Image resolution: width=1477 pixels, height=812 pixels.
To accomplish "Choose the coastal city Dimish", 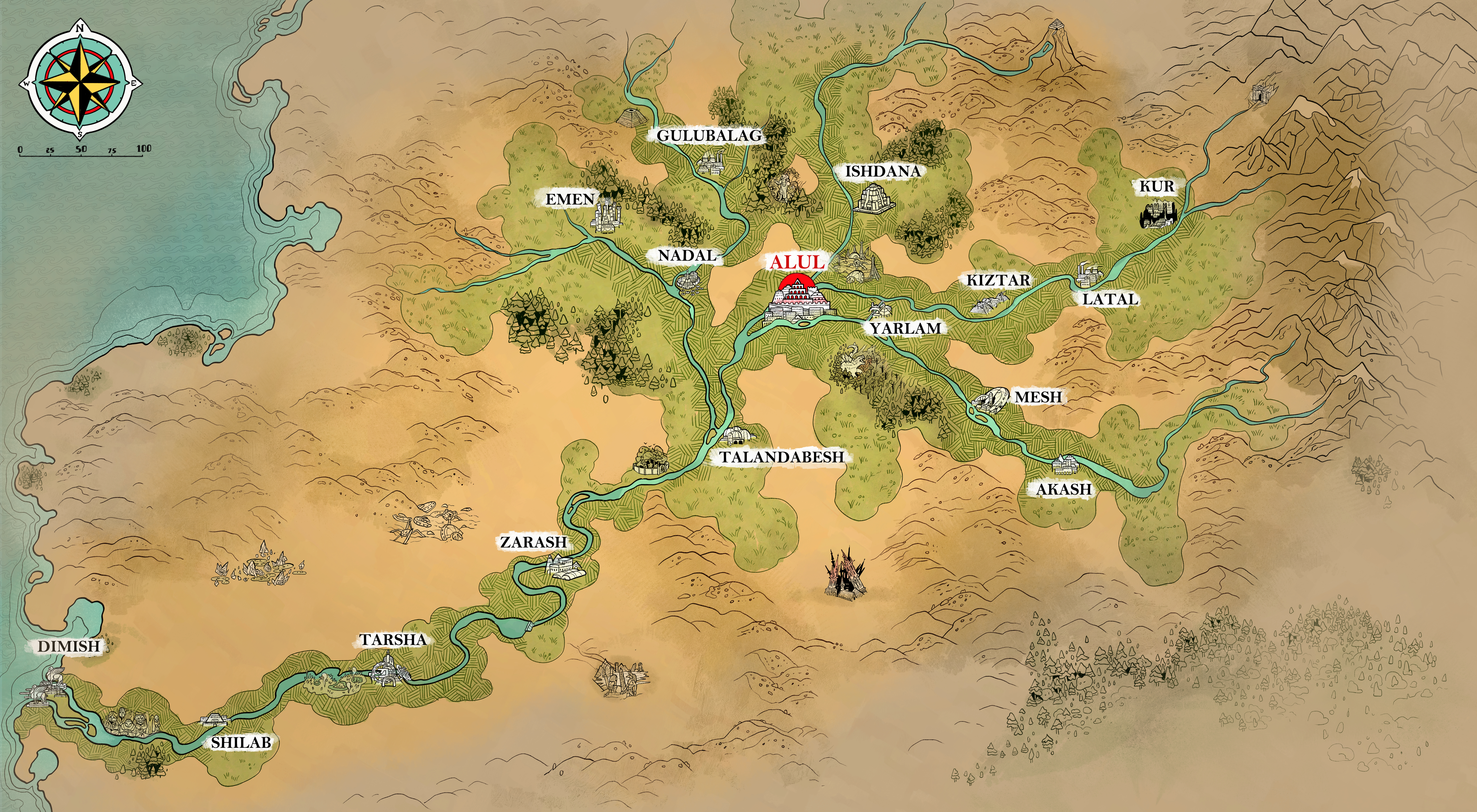I will (69, 646).
